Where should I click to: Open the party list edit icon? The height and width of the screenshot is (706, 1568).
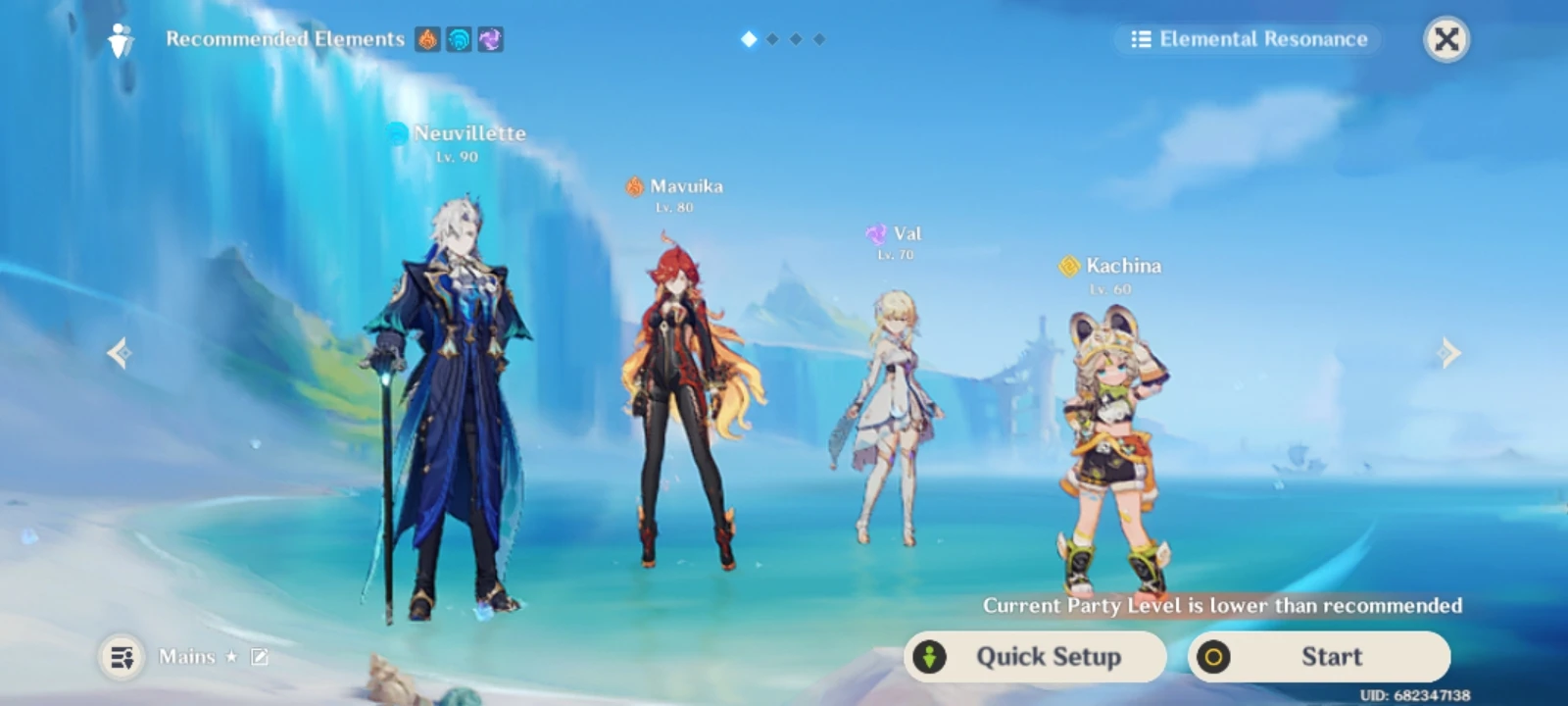258,657
